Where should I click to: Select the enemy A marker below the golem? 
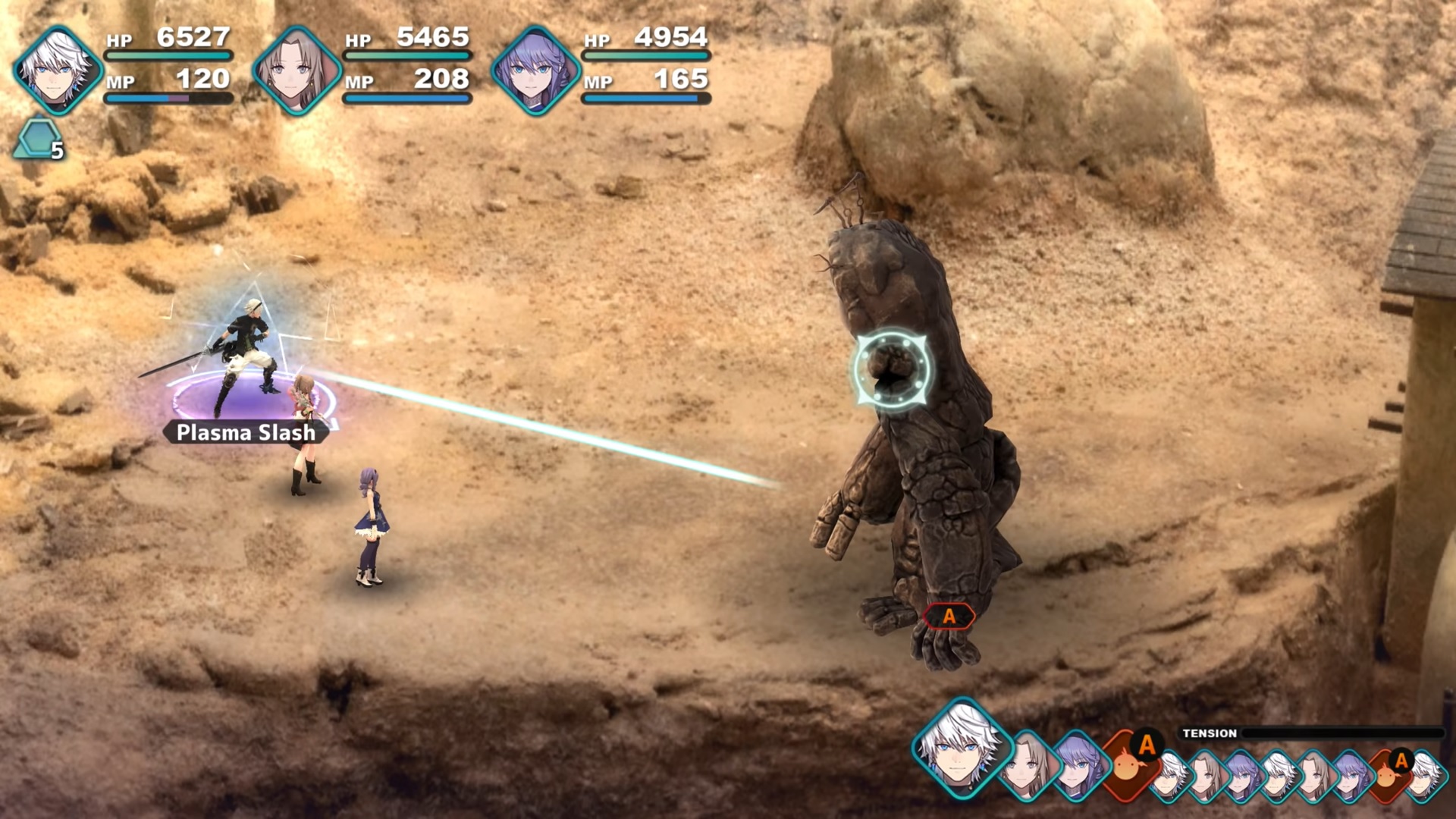(949, 617)
